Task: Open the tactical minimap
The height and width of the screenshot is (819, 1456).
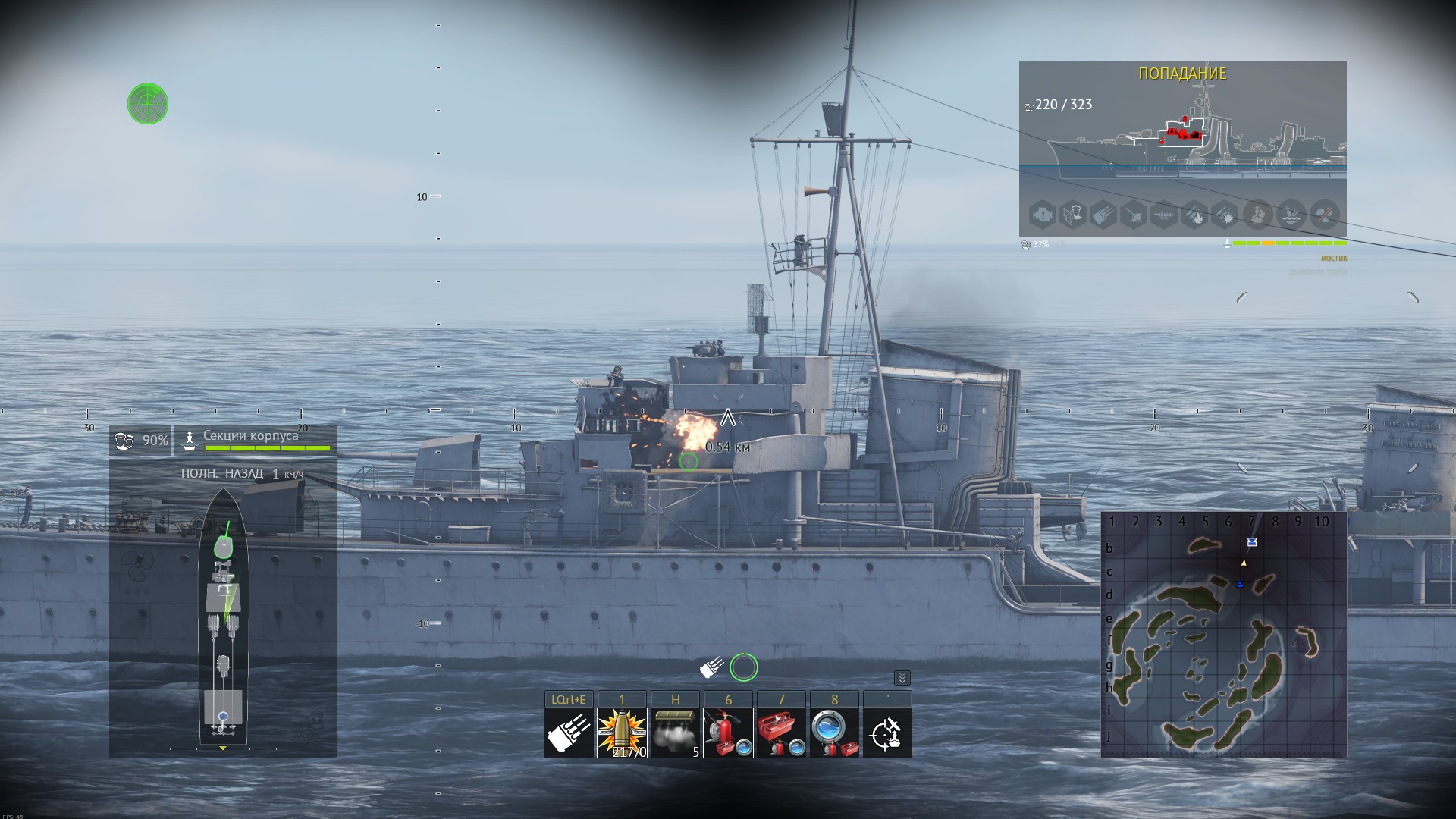Action: pos(1223,635)
